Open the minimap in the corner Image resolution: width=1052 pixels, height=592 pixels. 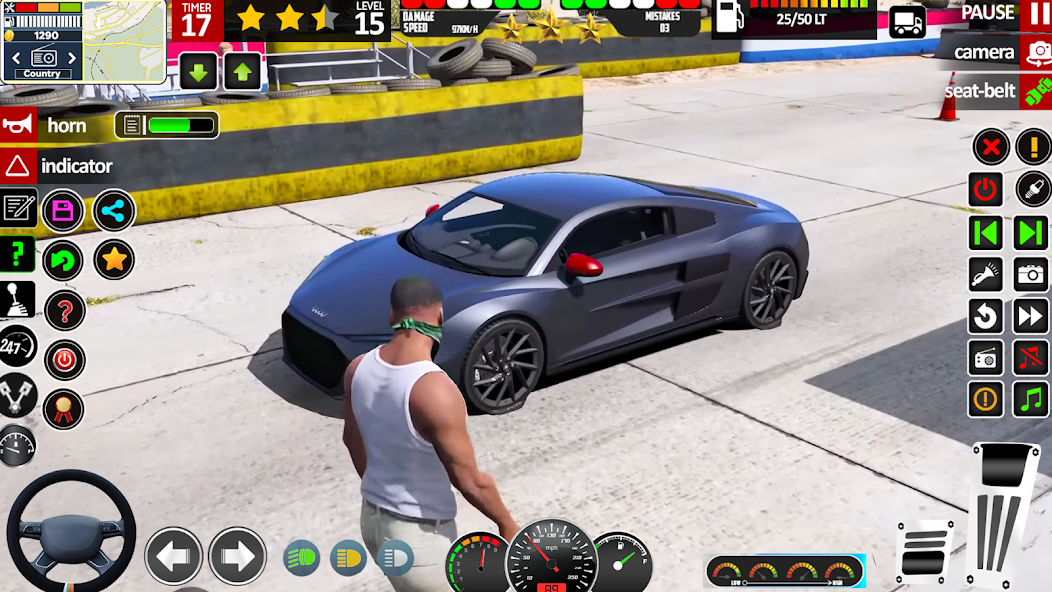point(124,40)
